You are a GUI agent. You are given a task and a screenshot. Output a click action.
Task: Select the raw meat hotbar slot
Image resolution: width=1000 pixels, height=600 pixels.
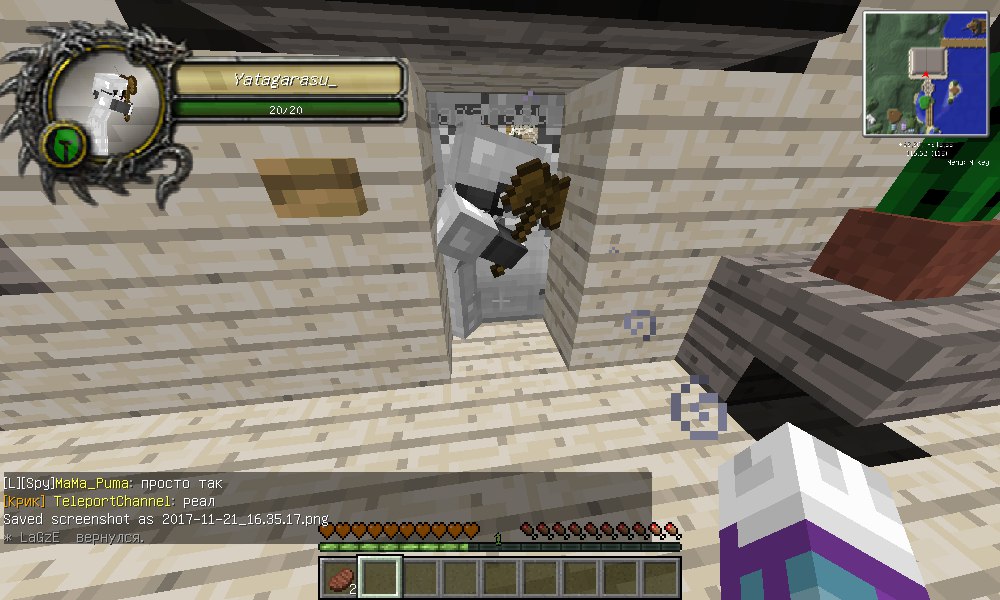pyautogui.click(x=340, y=578)
